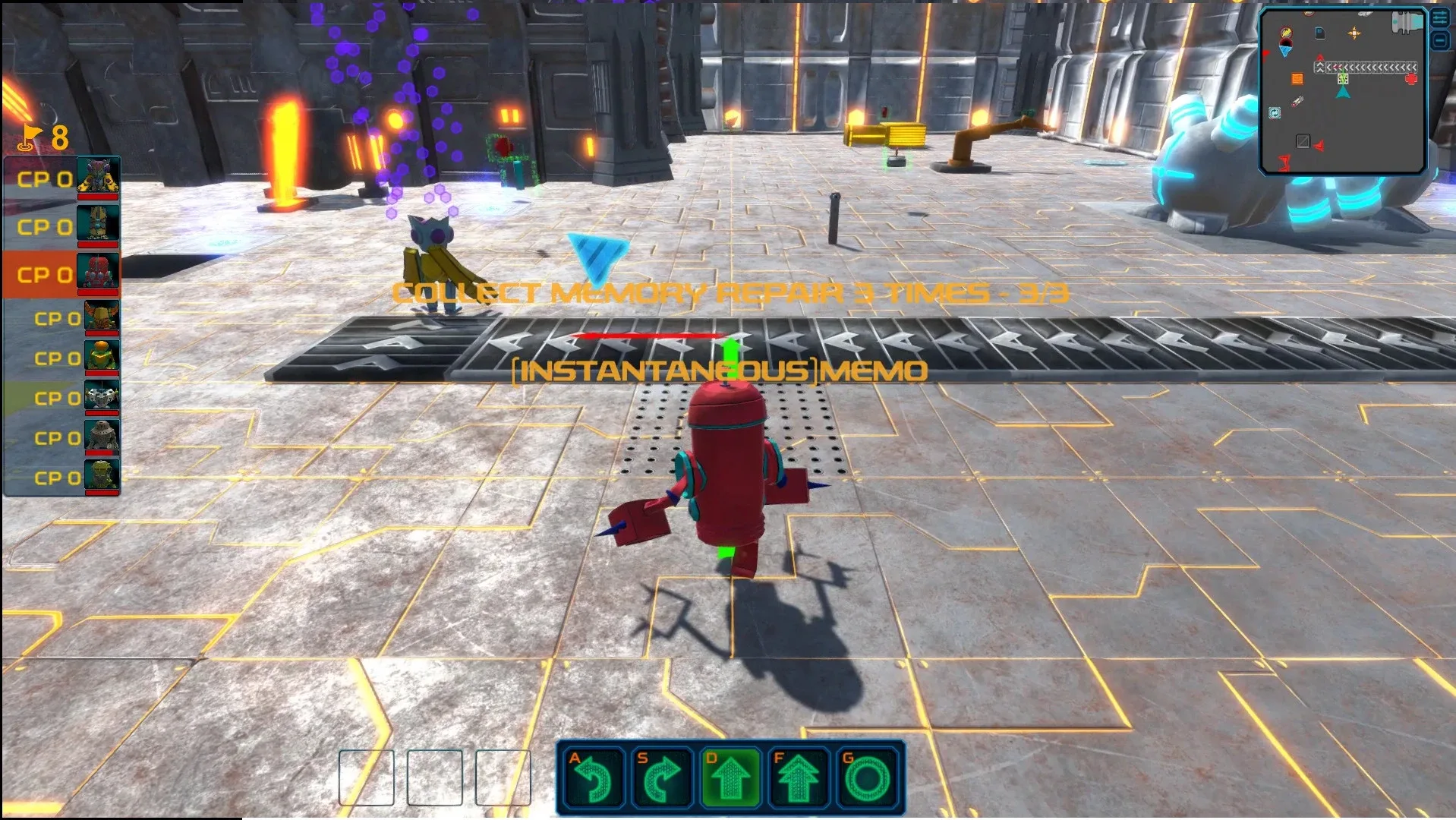Select the highlighted CP 0 robot portrait
The height and width of the screenshot is (820, 1456).
pos(98,270)
